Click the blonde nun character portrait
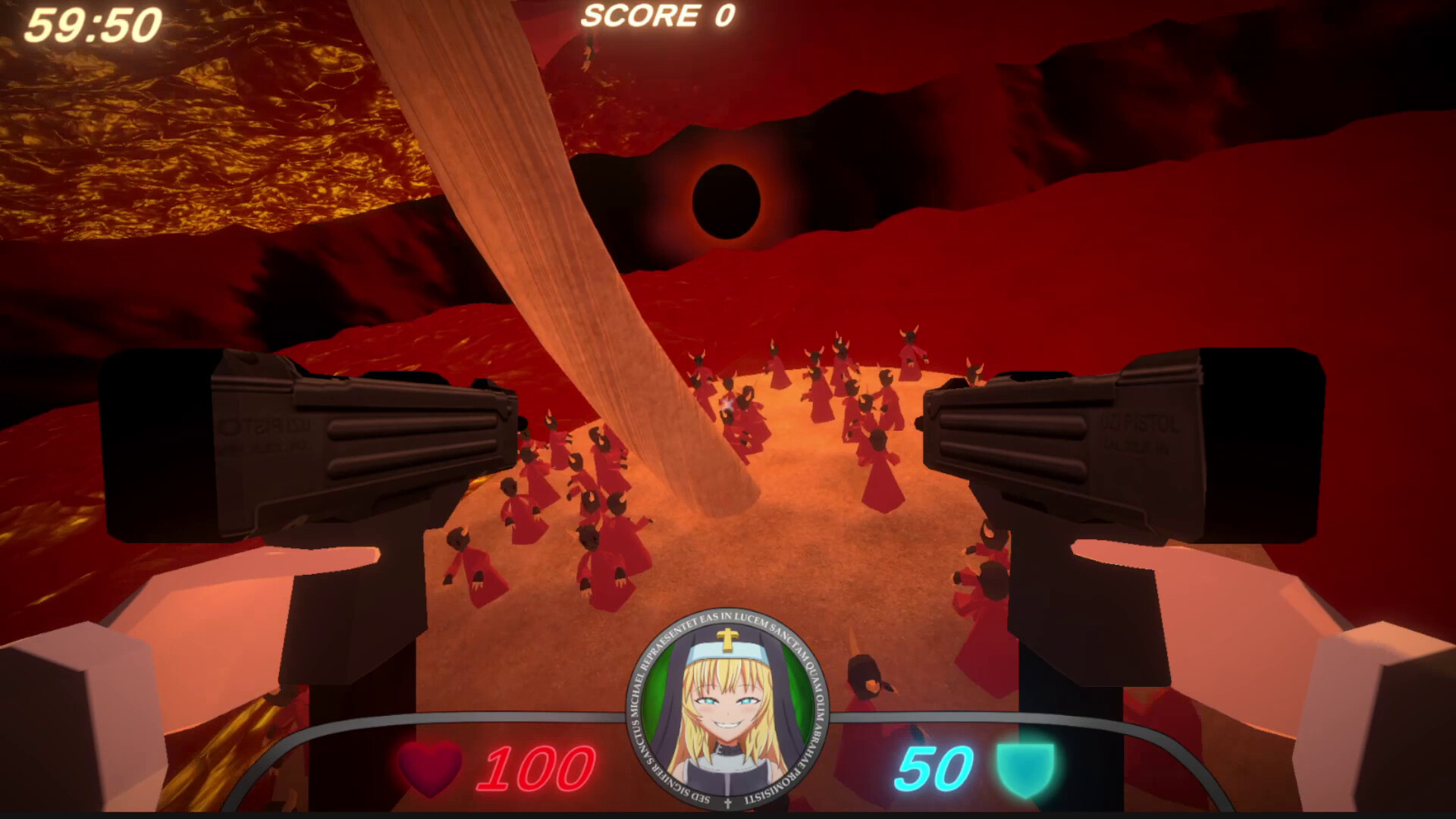The image size is (1456, 819). click(x=727, y=710)
